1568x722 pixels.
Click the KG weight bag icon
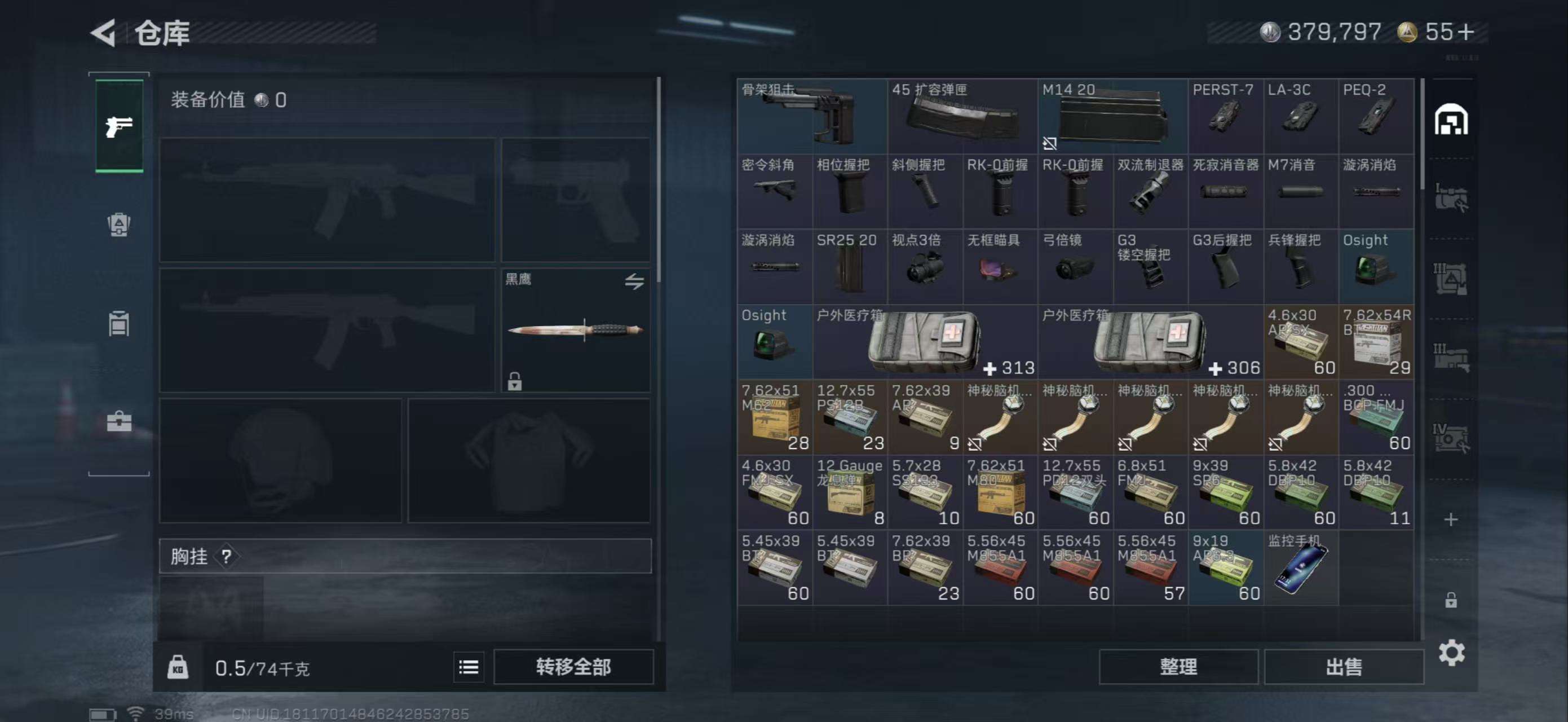click(179, 667)
